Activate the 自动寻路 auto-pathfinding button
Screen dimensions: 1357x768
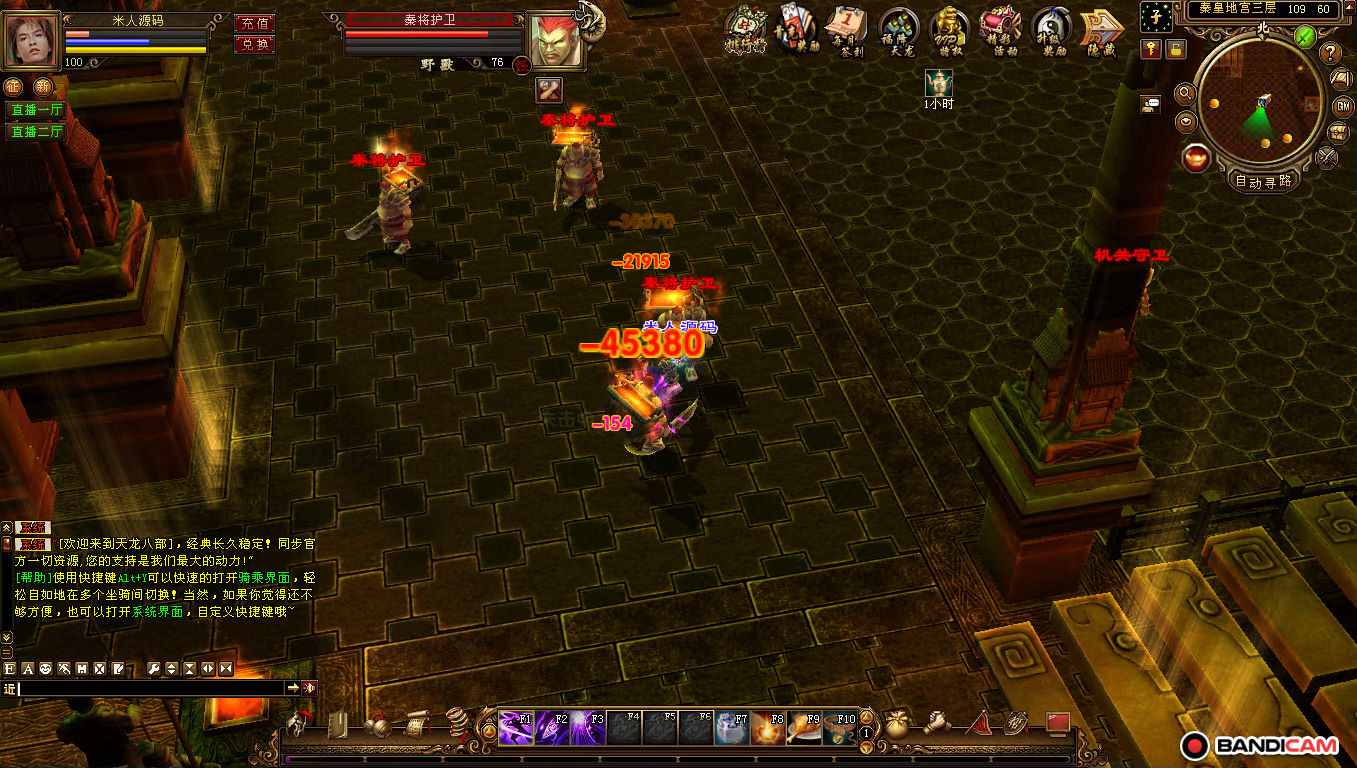coord(1263,181)
